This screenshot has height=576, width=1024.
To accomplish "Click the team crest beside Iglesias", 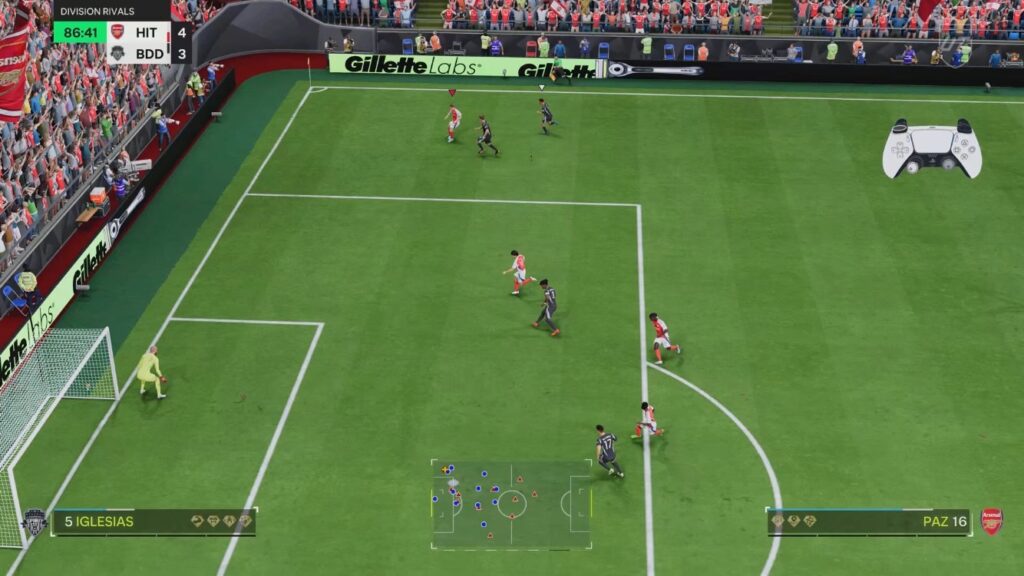I will coord(34,521).
